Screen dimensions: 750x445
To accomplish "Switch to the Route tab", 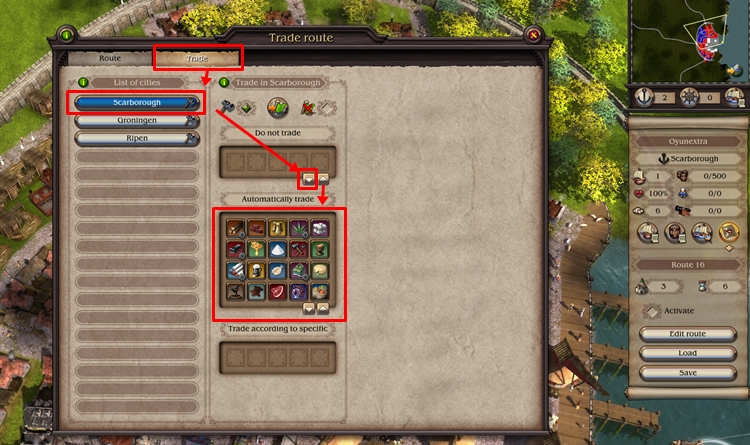I will coord(108,59).
